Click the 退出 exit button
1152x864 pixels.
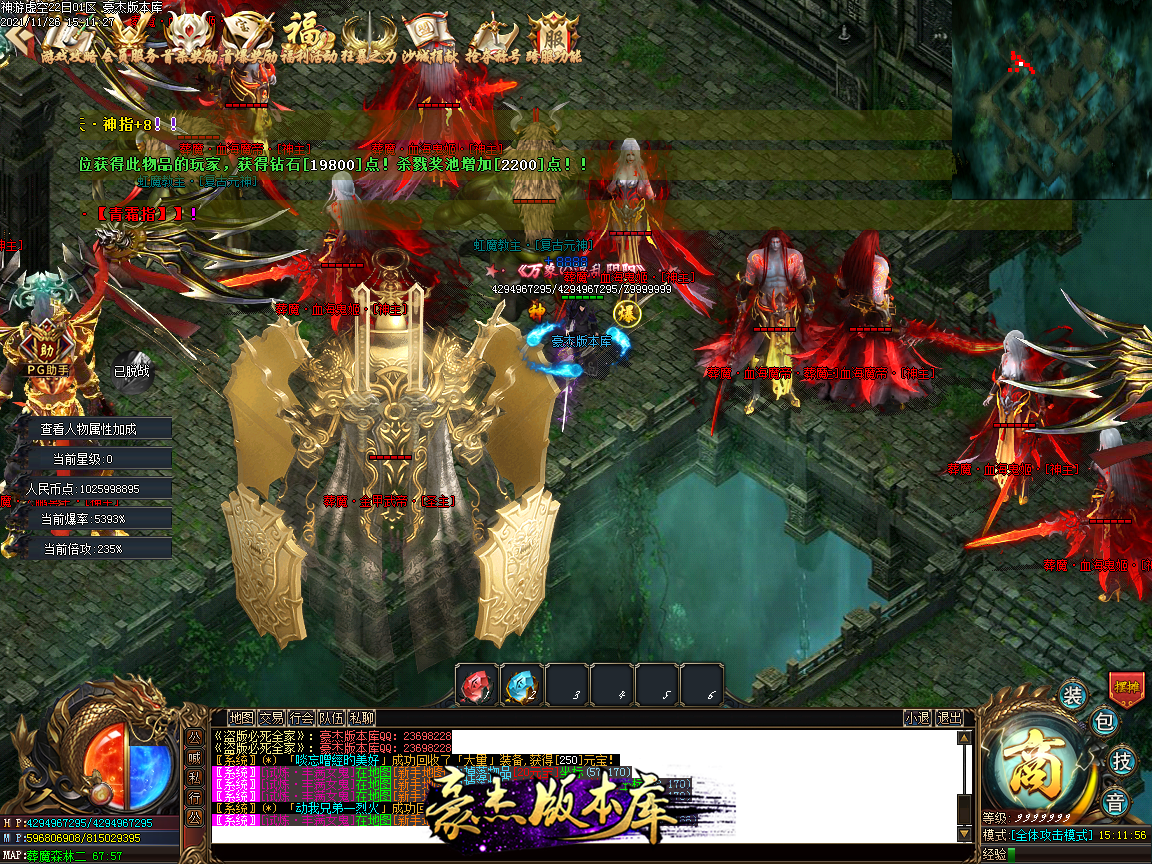click(948, 717)
